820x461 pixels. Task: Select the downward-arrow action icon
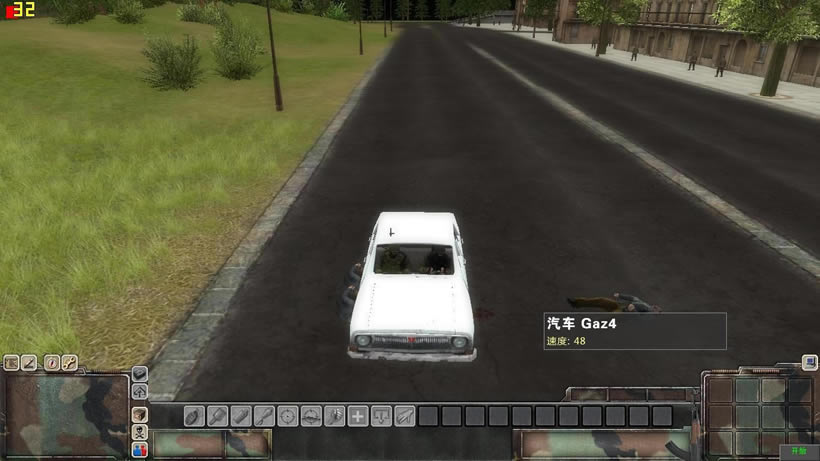coord(381,416)
